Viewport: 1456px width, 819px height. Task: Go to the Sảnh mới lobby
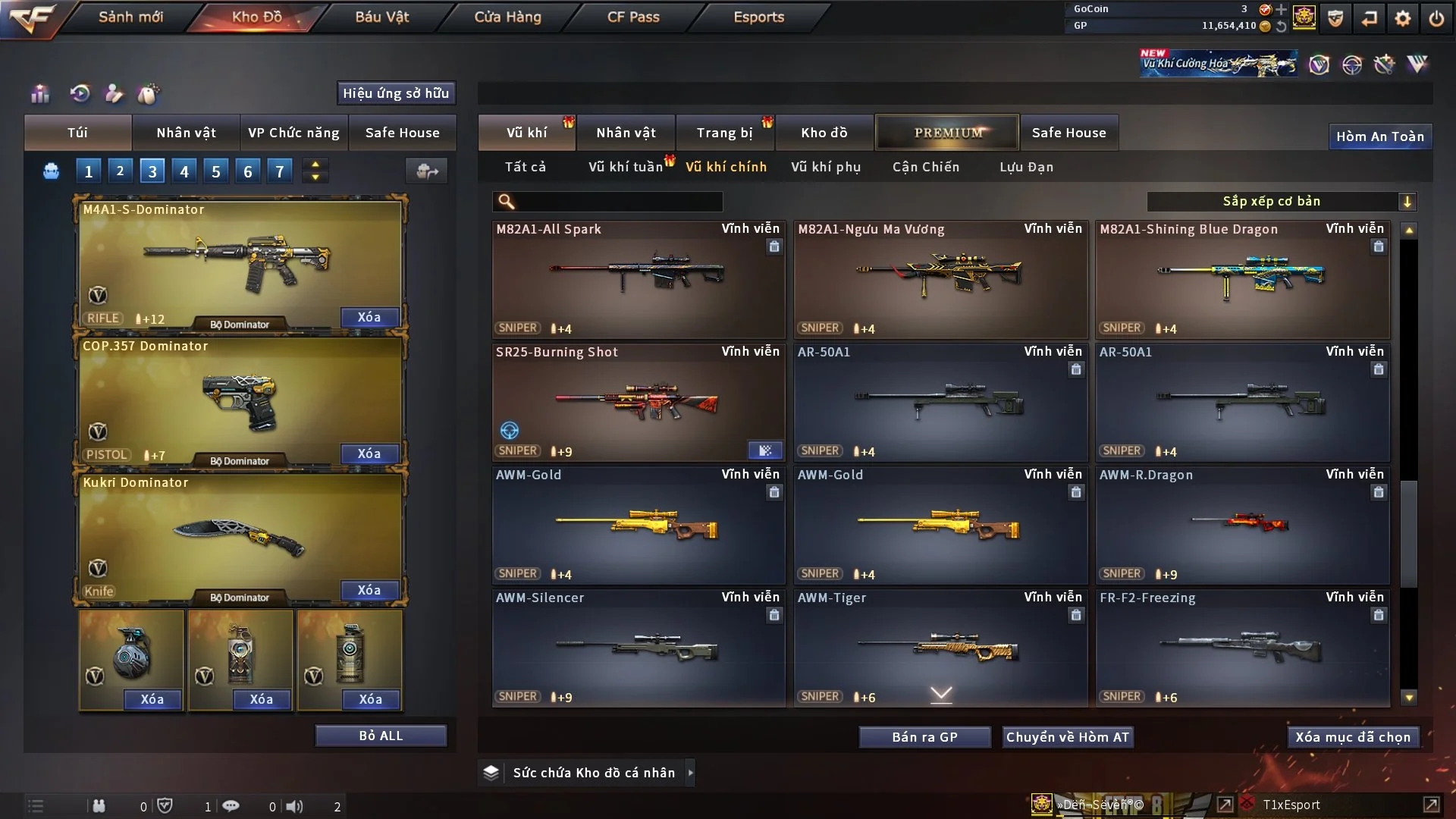(130, 17)
